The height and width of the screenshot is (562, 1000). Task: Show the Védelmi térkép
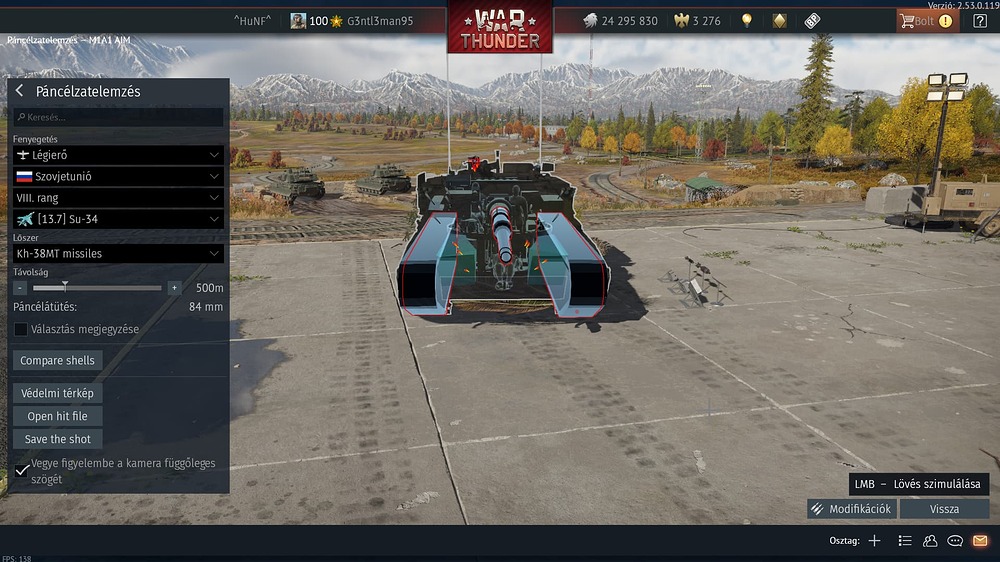(x=58, y=393)
